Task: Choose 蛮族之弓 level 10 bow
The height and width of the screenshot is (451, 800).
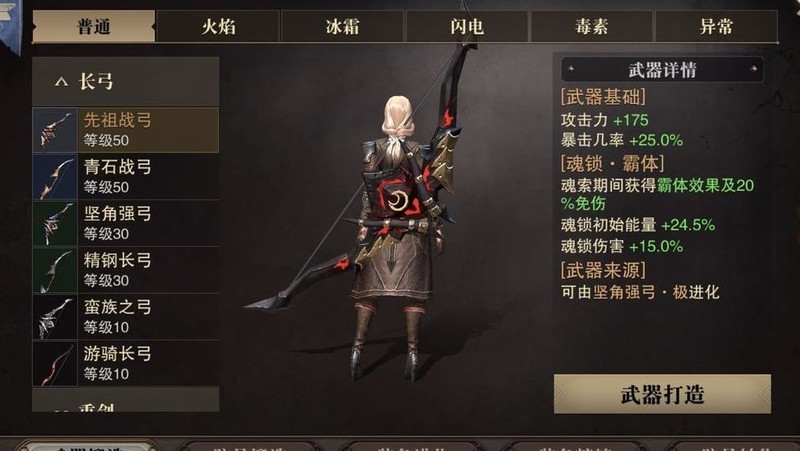Action: pos(125,317)
